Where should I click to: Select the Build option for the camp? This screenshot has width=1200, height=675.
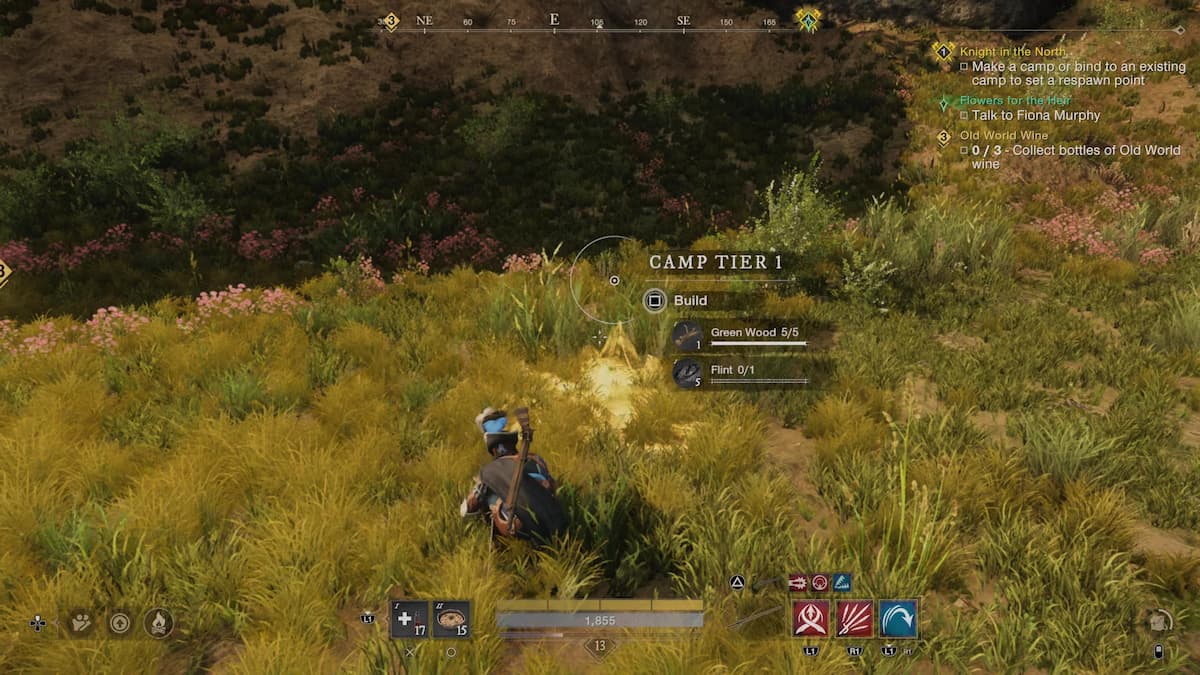point(655,300)
